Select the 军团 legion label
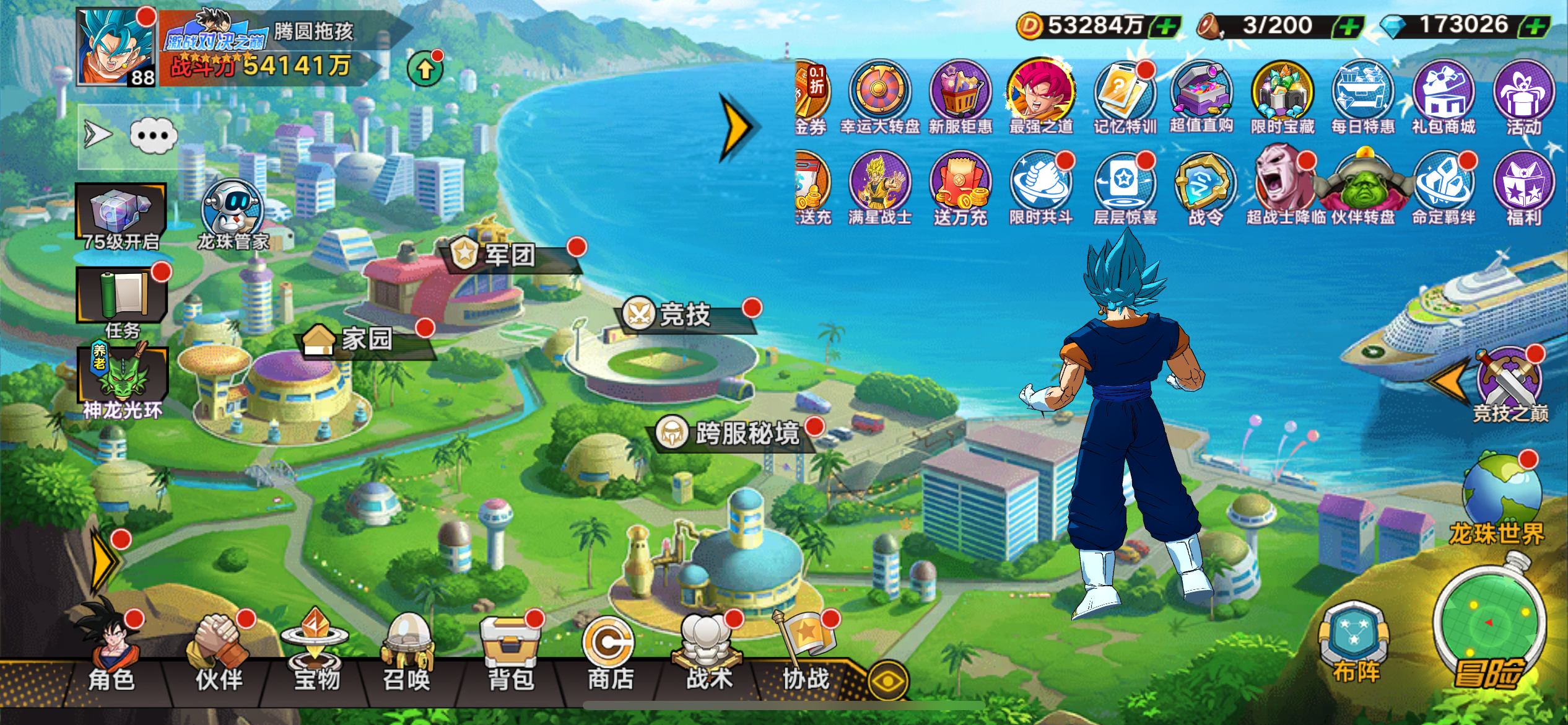 [x=509, y=255]
